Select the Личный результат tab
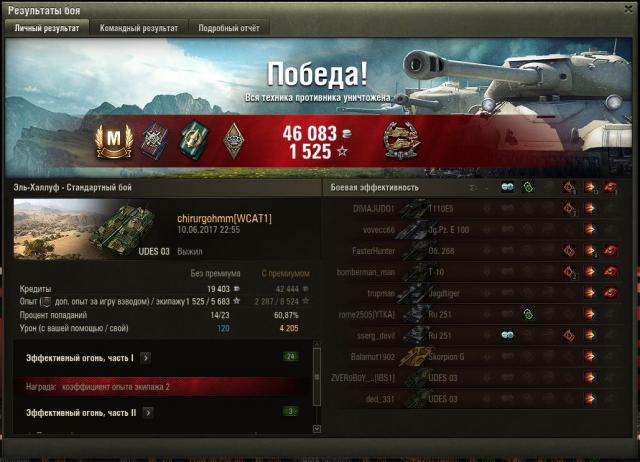 [47, 28]
